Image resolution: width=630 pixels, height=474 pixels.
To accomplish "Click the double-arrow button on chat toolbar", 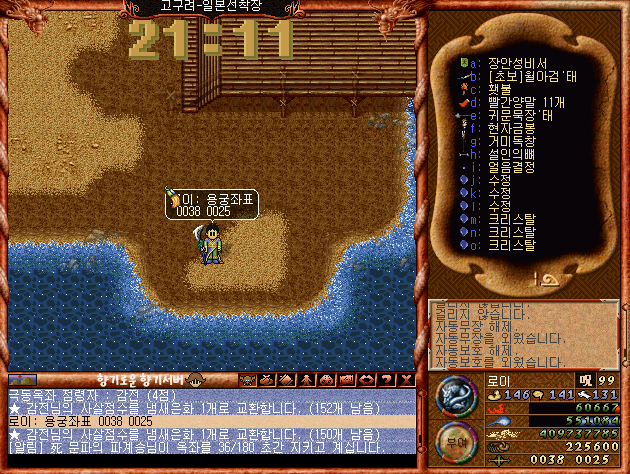I will [366, 380].
